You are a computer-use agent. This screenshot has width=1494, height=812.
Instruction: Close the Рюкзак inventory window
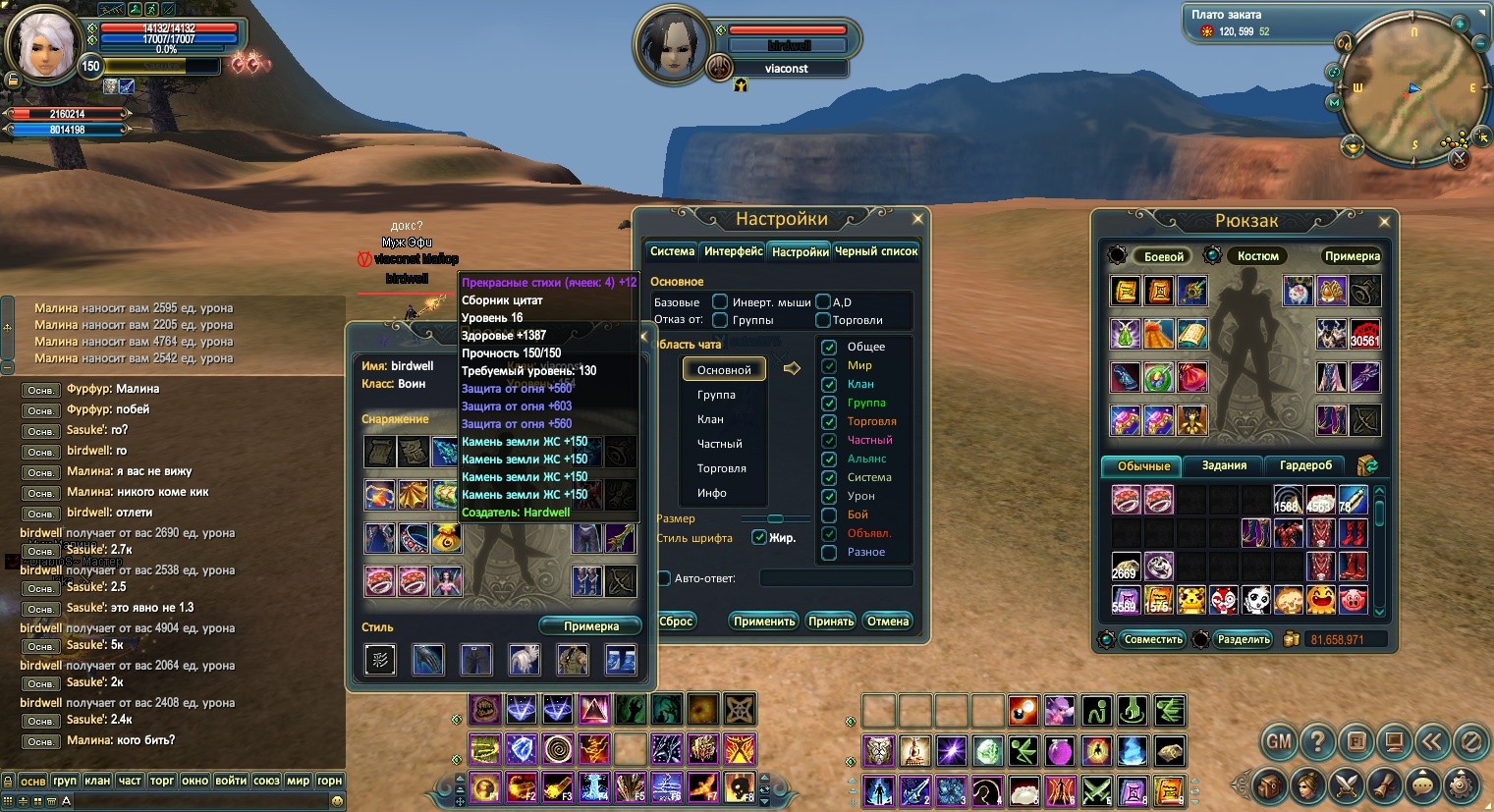pyautogui.click(x=1384, y=222)
